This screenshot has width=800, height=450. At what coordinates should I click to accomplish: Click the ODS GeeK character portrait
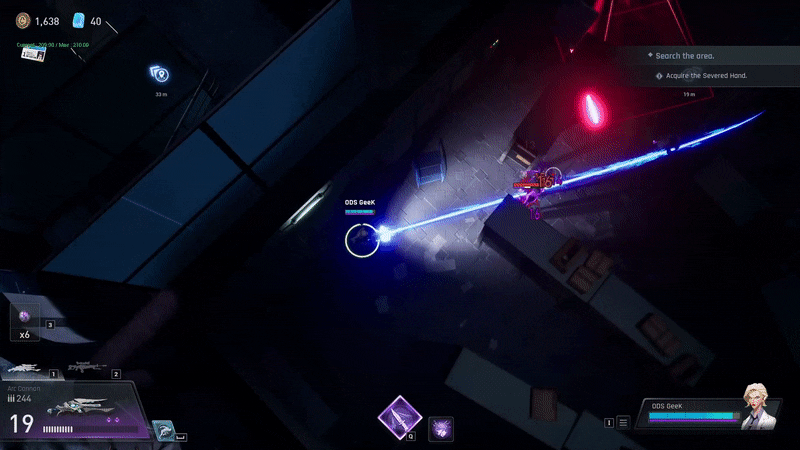click(x=758, y=406)
